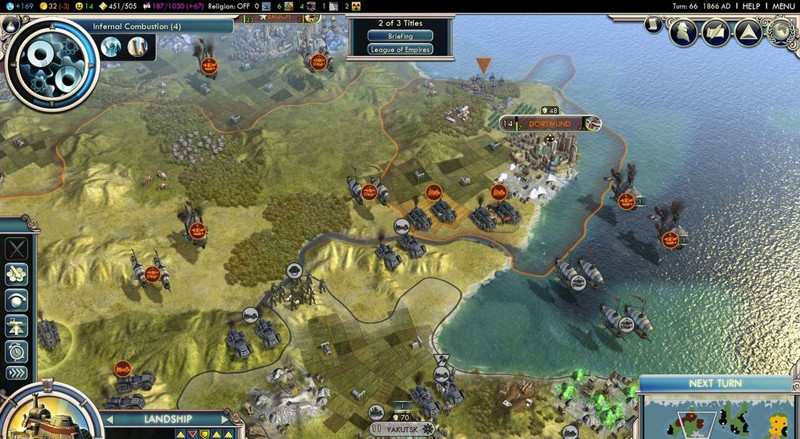Open the game MENU
This screenshot has width=800, height=439.
point(782,6)
